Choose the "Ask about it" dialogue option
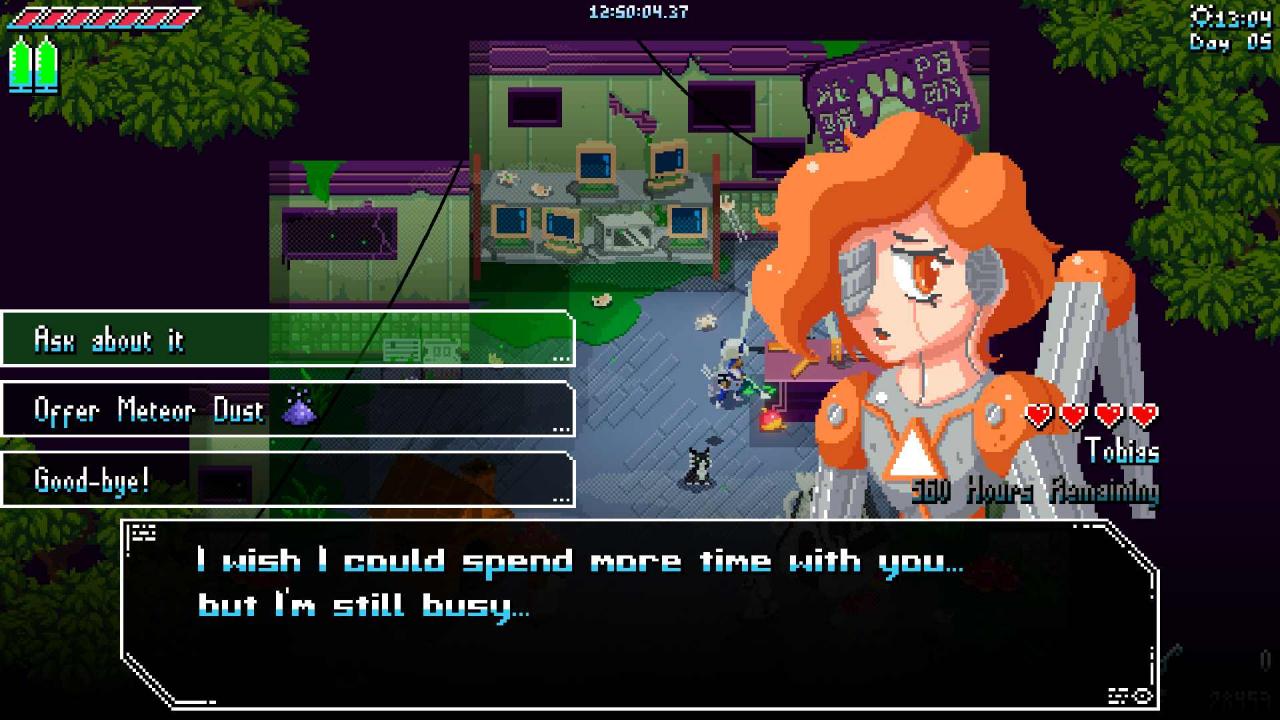This screenshot has height=720, width=1280. click(x=287, y=339)
